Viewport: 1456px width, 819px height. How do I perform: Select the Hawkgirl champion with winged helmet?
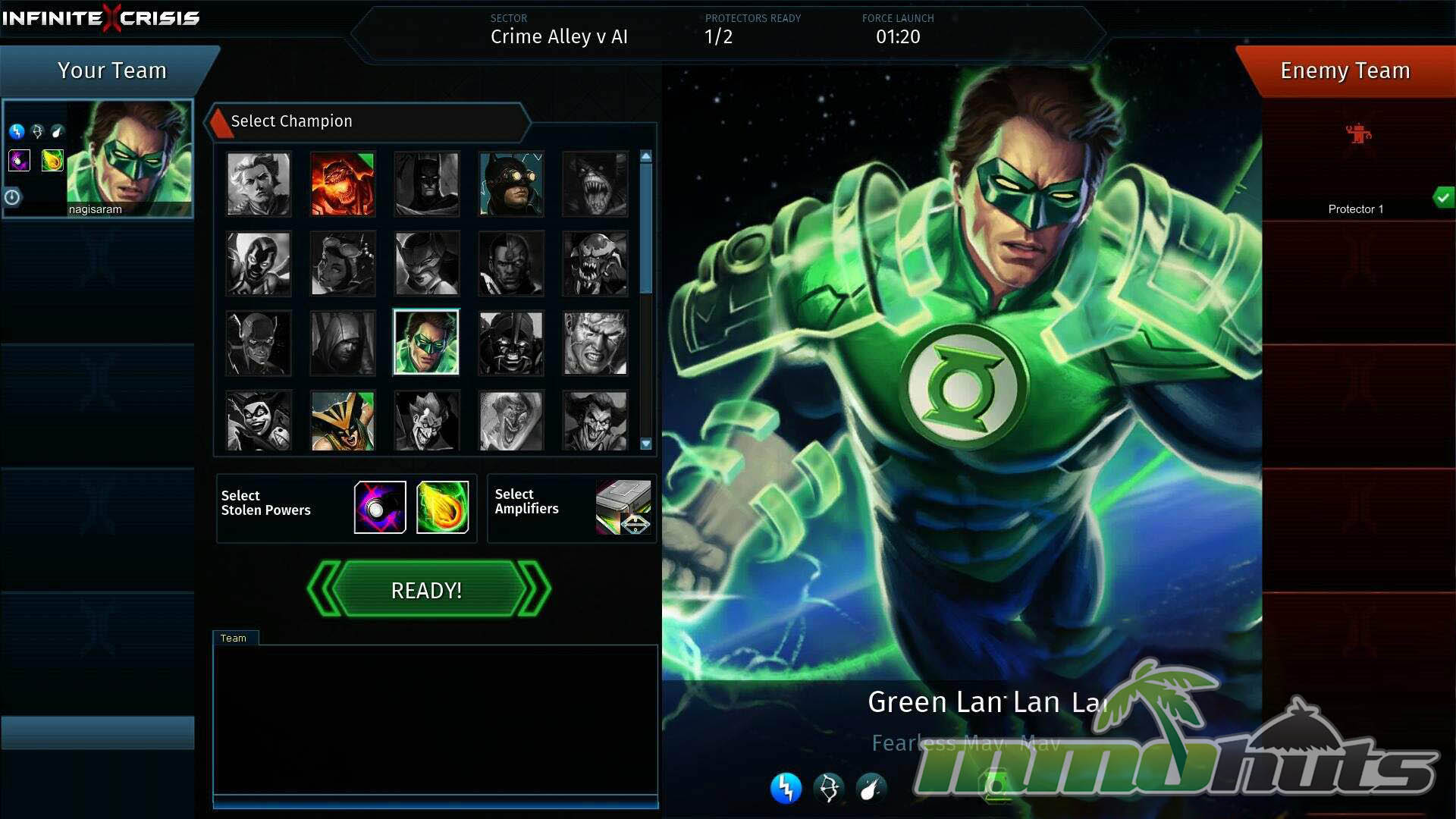(x=342, y=421)
